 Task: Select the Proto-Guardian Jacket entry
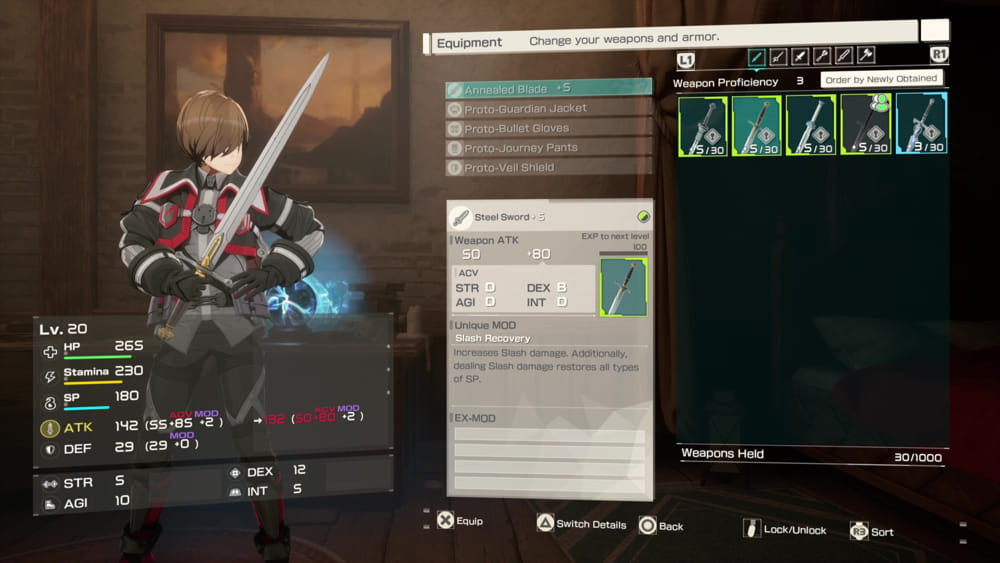coord(548,108)
